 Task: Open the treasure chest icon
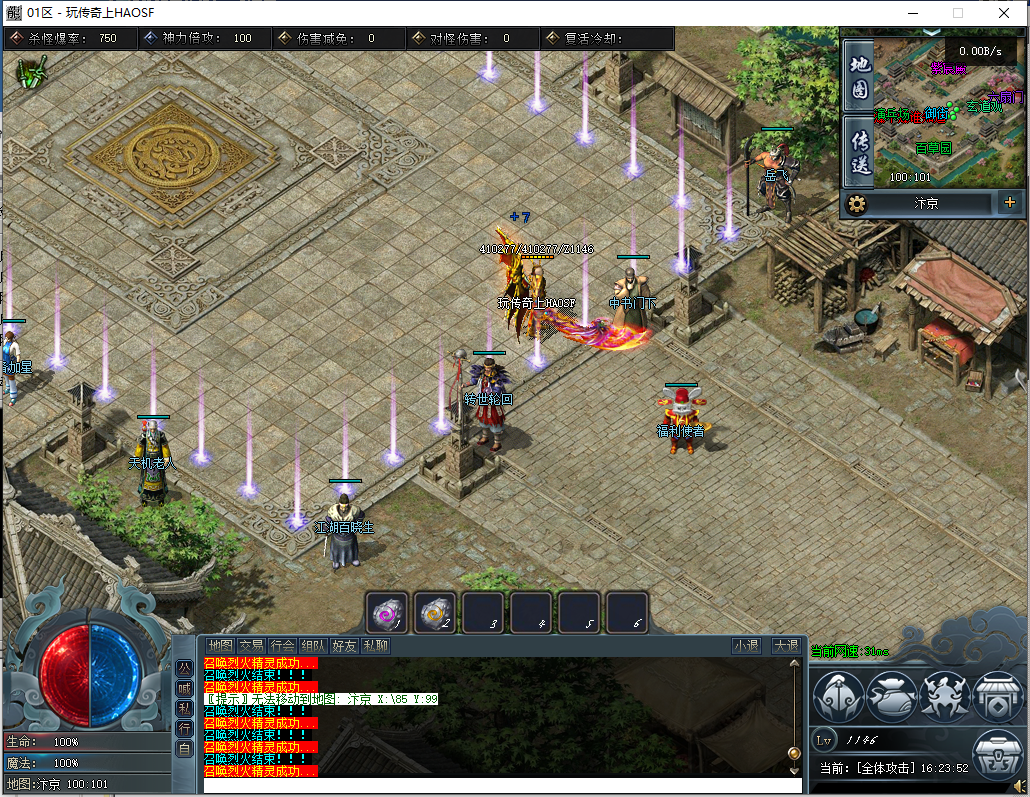coord(996,753)
